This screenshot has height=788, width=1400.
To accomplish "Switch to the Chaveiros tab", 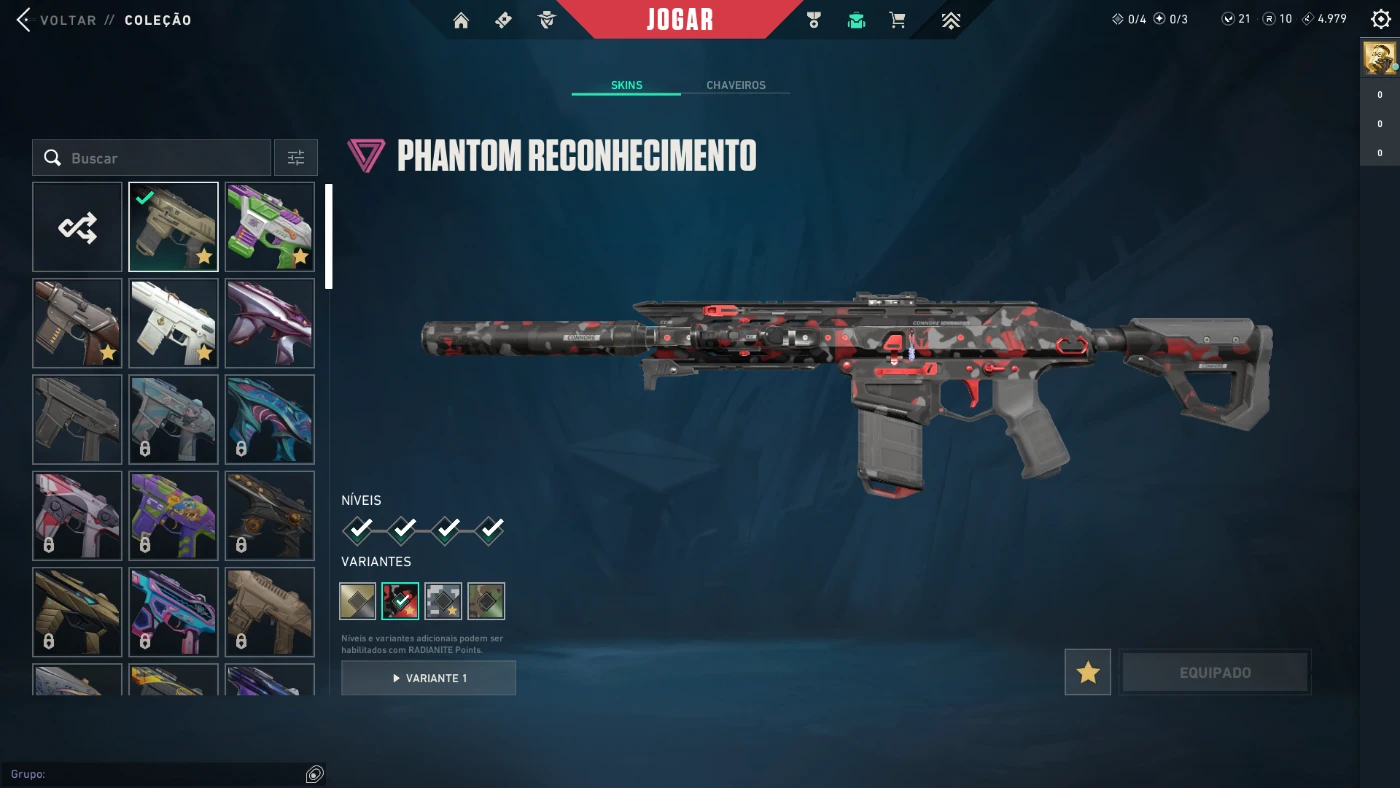I will 735,85.
